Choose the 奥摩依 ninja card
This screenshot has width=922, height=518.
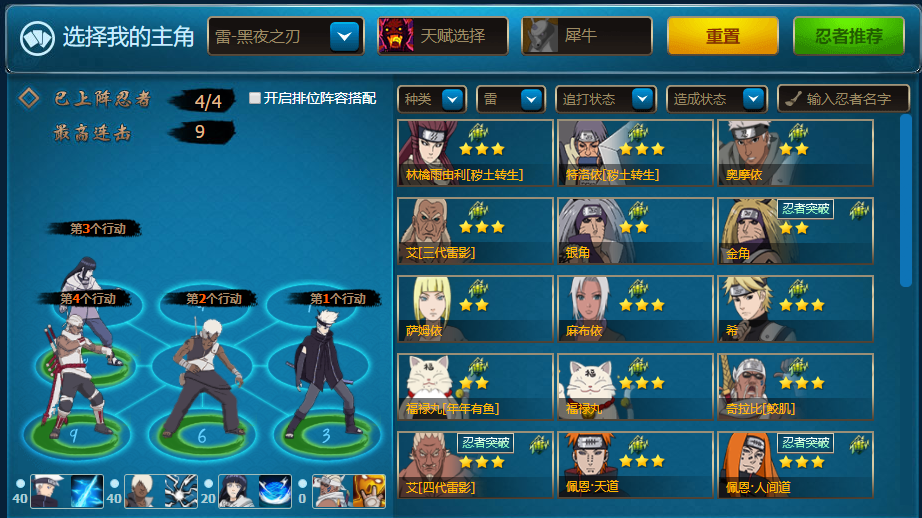pyautogui.click(x=795, y=153)
